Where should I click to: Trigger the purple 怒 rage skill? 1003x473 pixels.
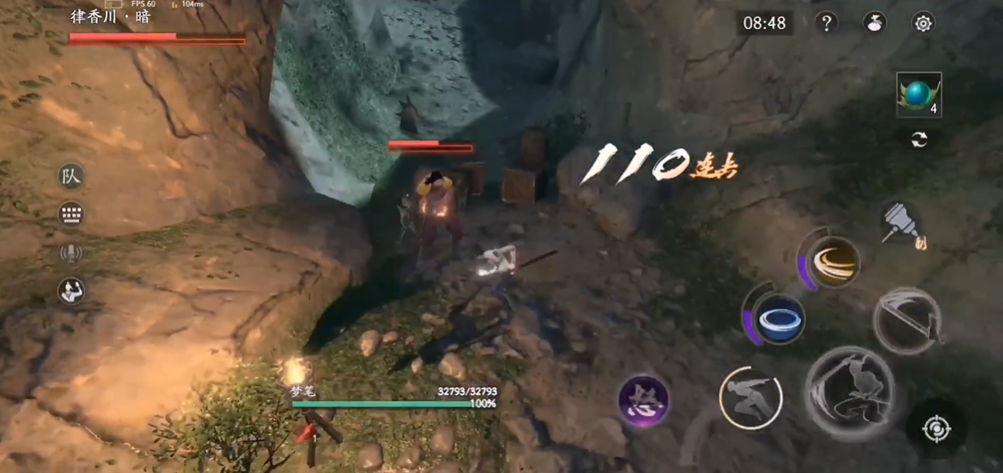pos(643,401)
